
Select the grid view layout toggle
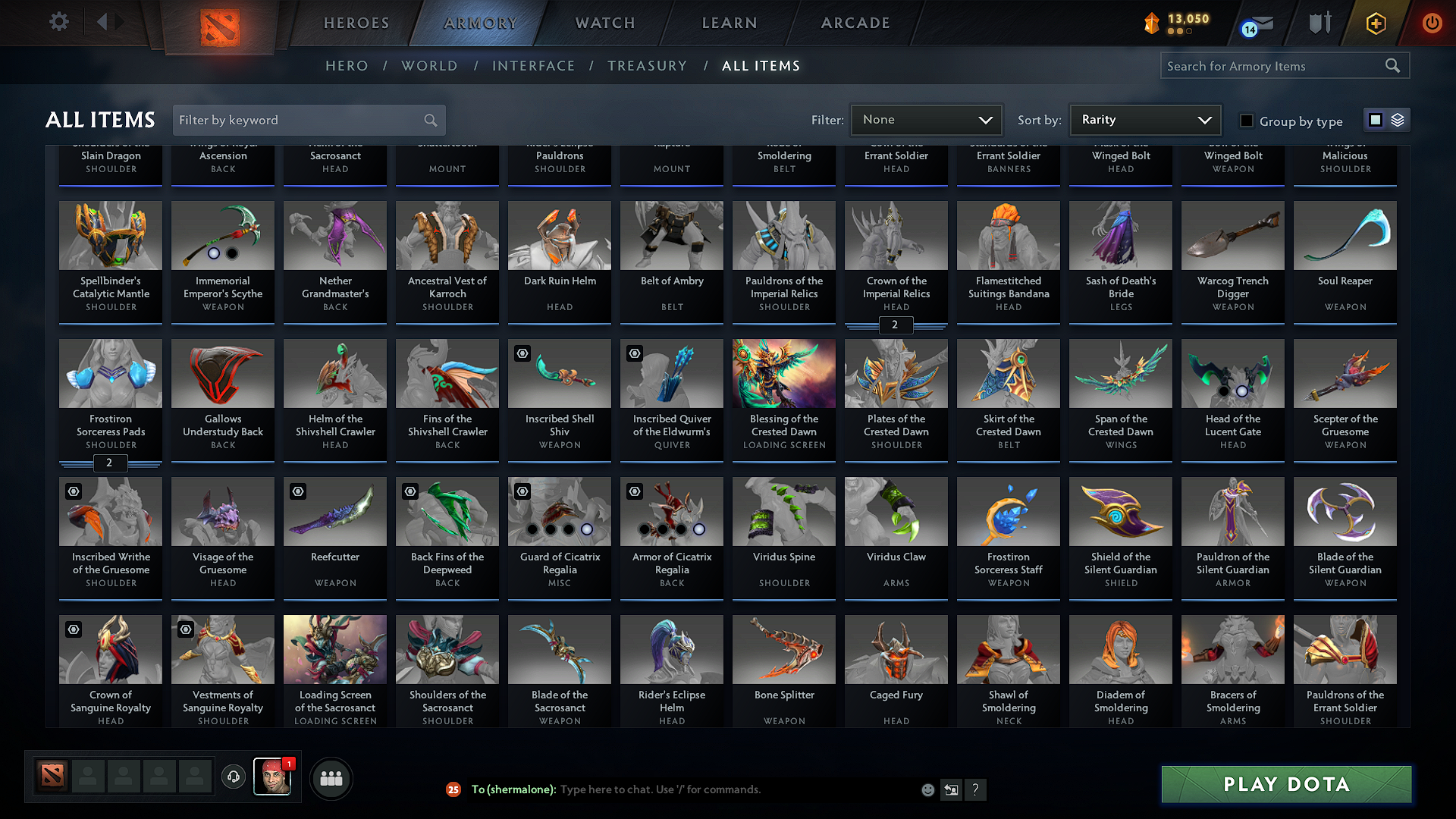(1376, 119)
